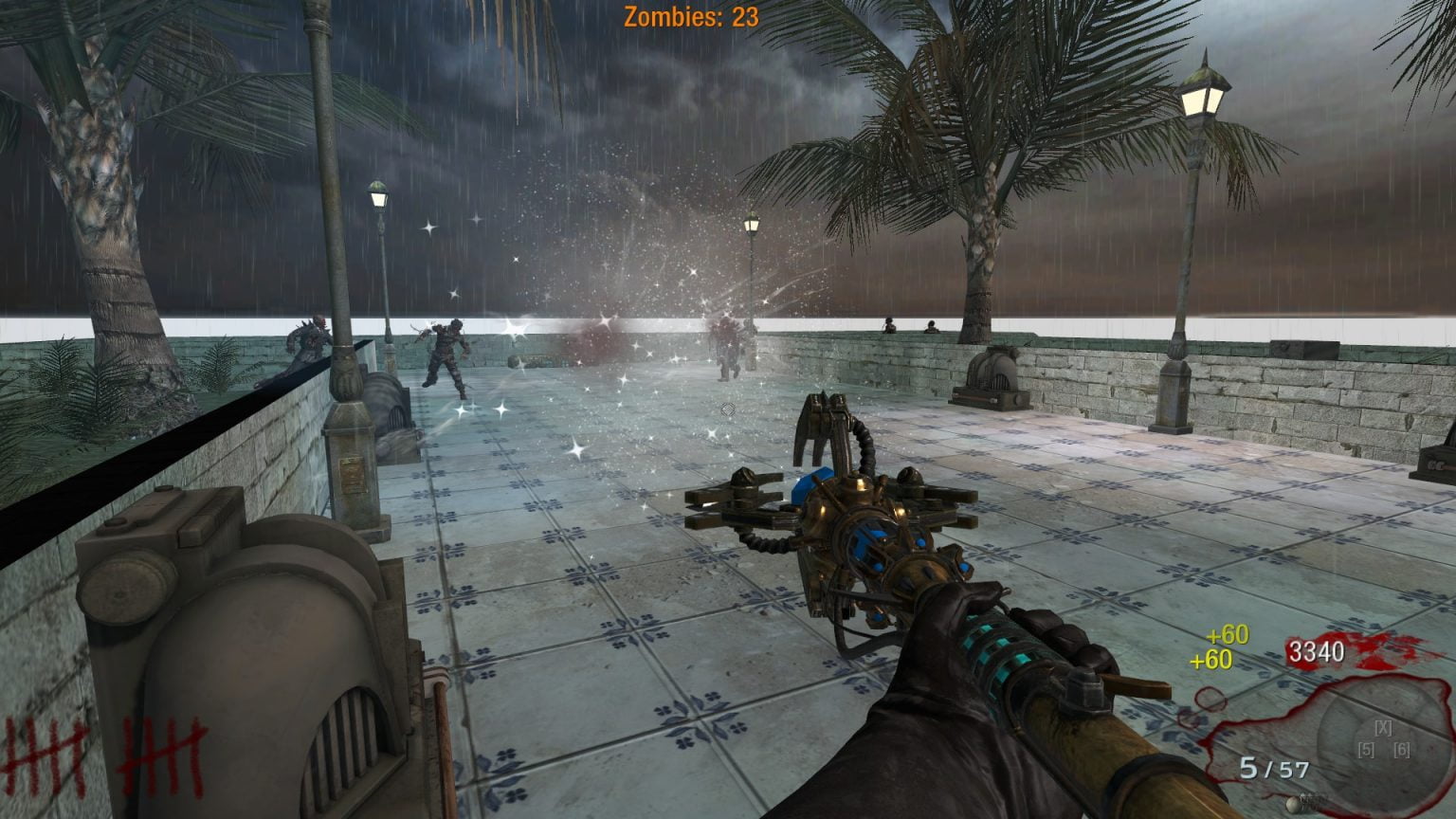Screen dimensions: 1456x819
Task: Click the [X] weapon swap prompt
Action: point(1383,728)
